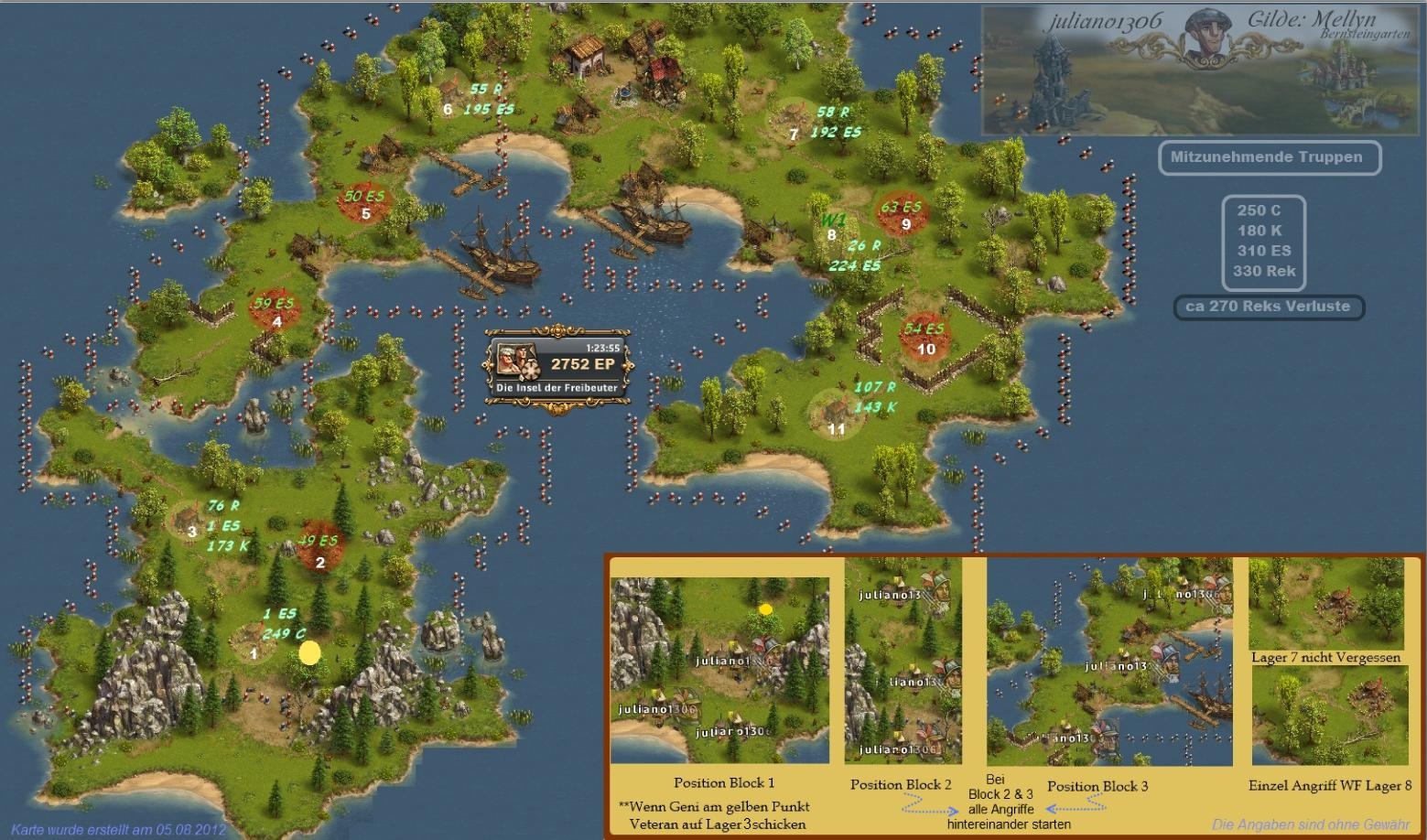The image size is (1427, 840).
Task: Click the red camp marker number 10
Action: 925,336
